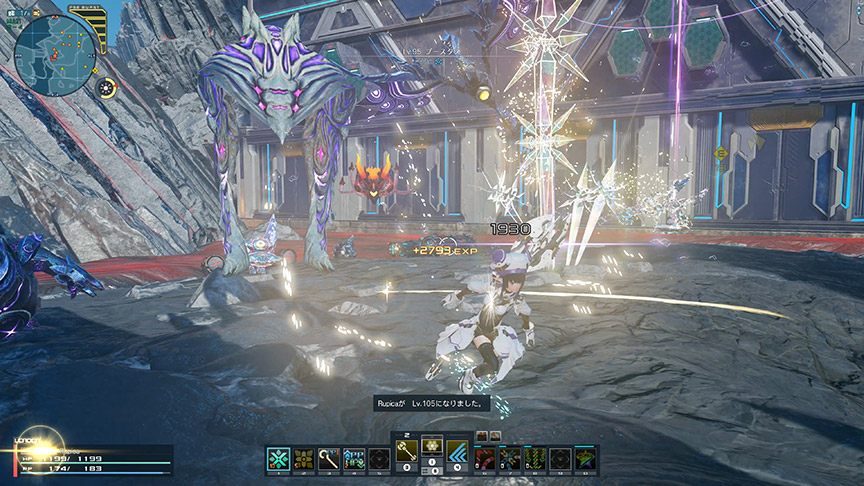Use the red curved arrow skill
This screenshot has height=486, width=864.
(485, 459)
